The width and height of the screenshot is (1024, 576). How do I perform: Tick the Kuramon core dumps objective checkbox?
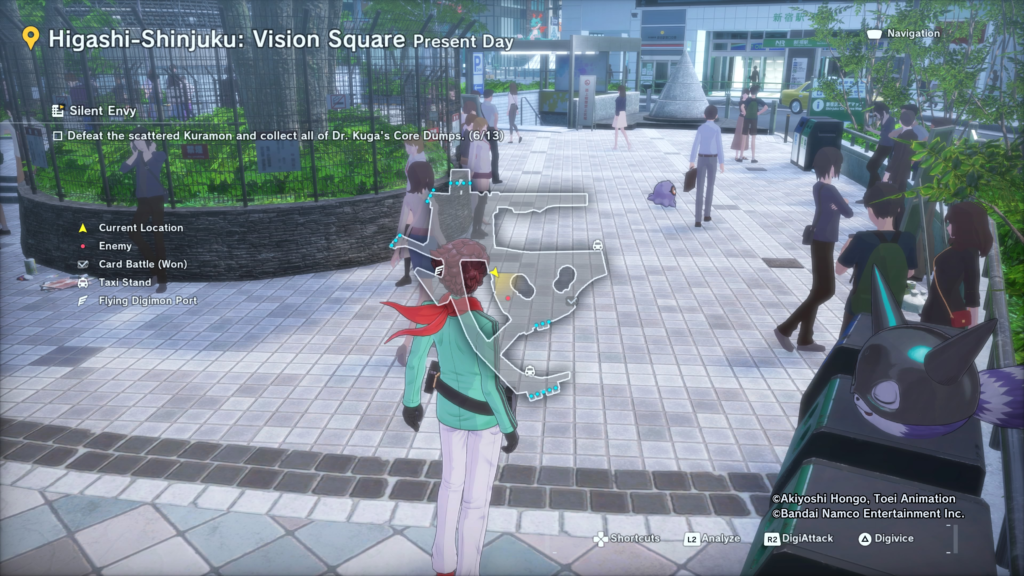click(x=58, y=134)
